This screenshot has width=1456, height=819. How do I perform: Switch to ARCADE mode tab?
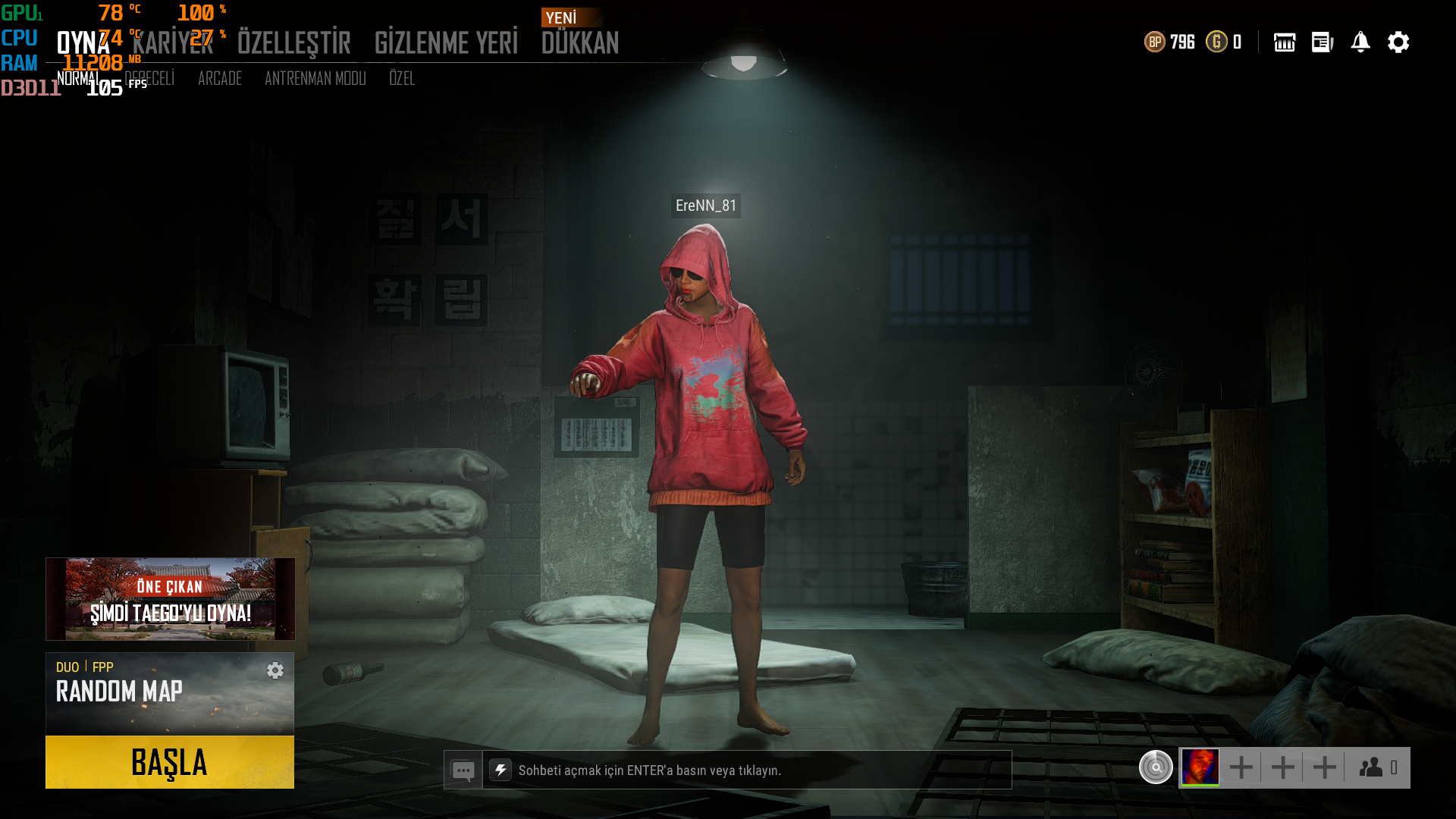point(220,79)
